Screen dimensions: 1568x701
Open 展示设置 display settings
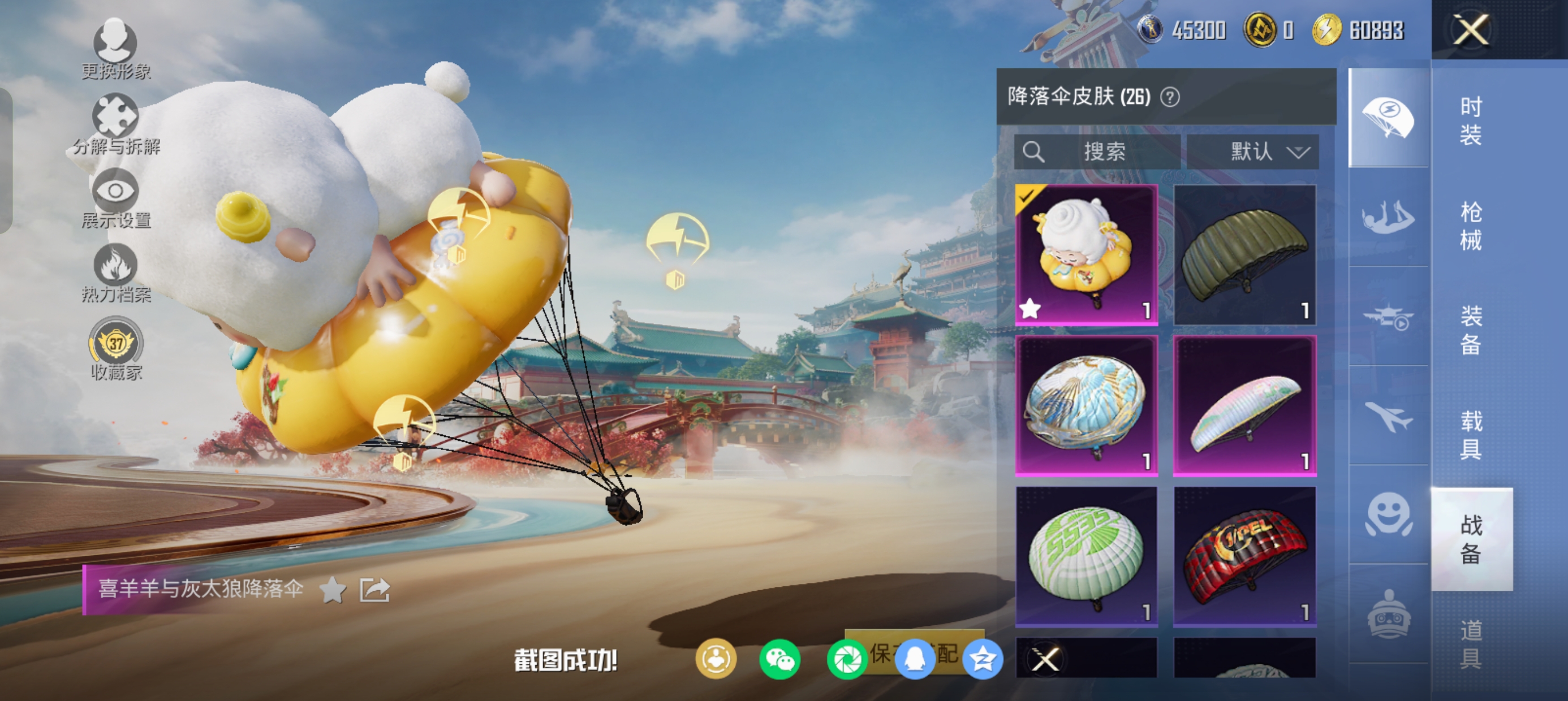[115, 198]
